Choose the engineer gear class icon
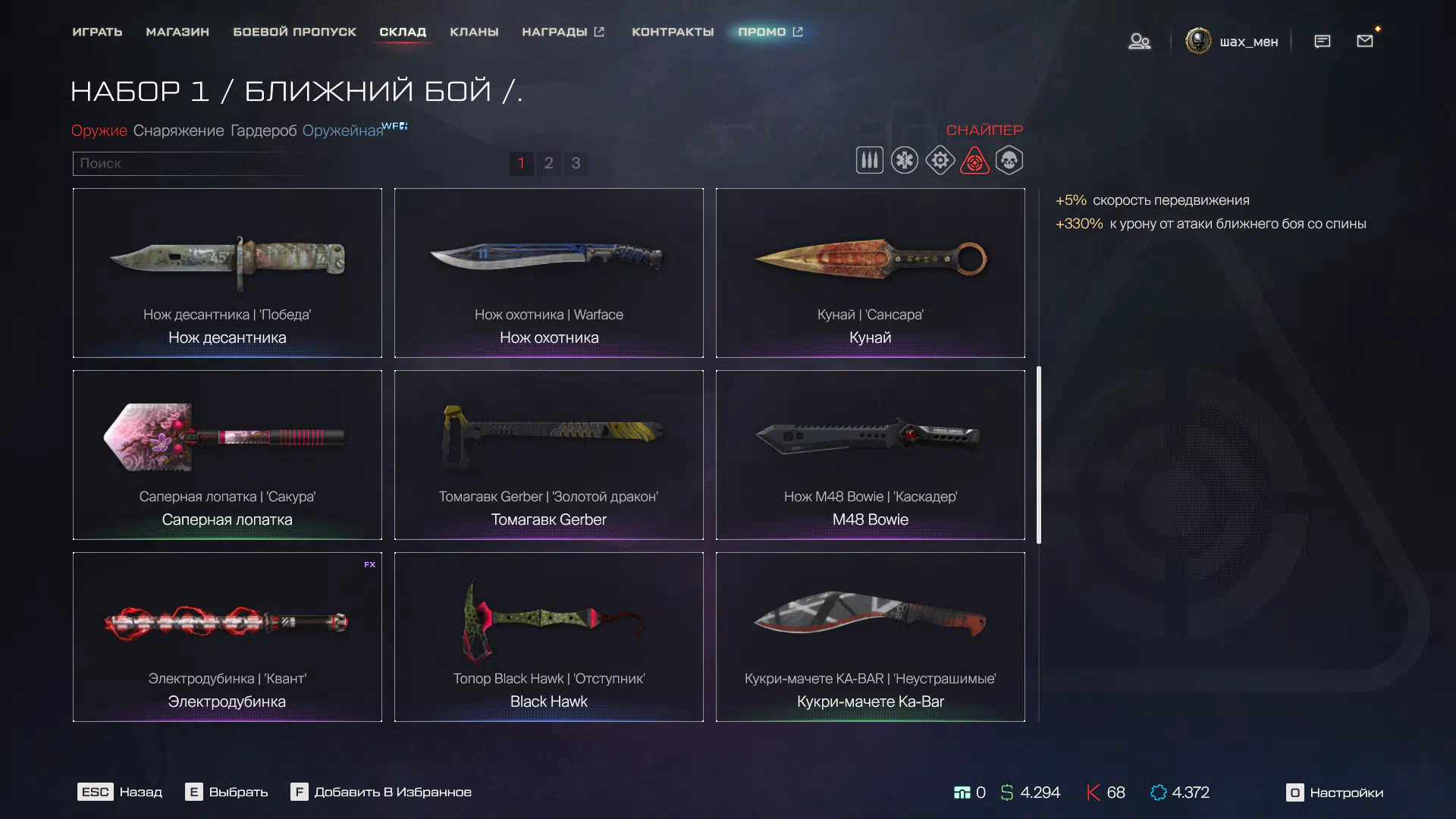Image resolution: width=1456 pixels, height=819 pixels. click(940, 160)
